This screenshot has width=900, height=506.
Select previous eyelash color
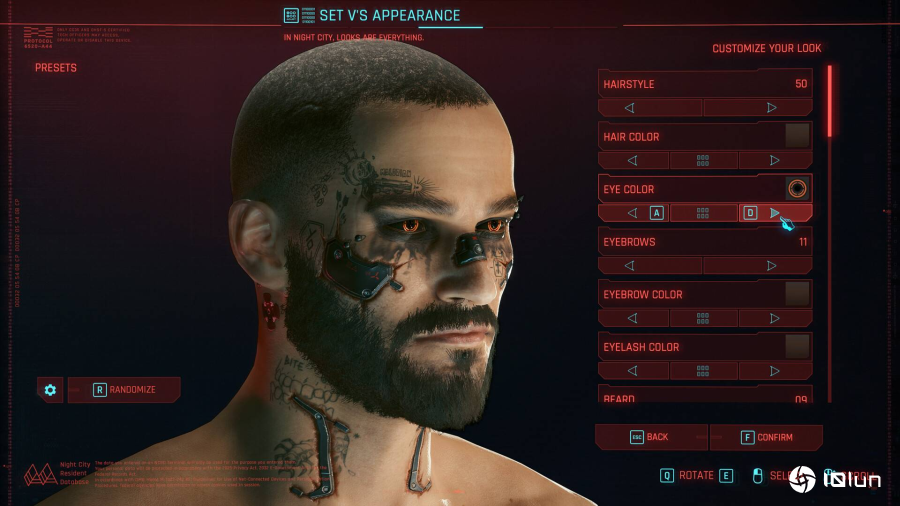pos(632,371)
